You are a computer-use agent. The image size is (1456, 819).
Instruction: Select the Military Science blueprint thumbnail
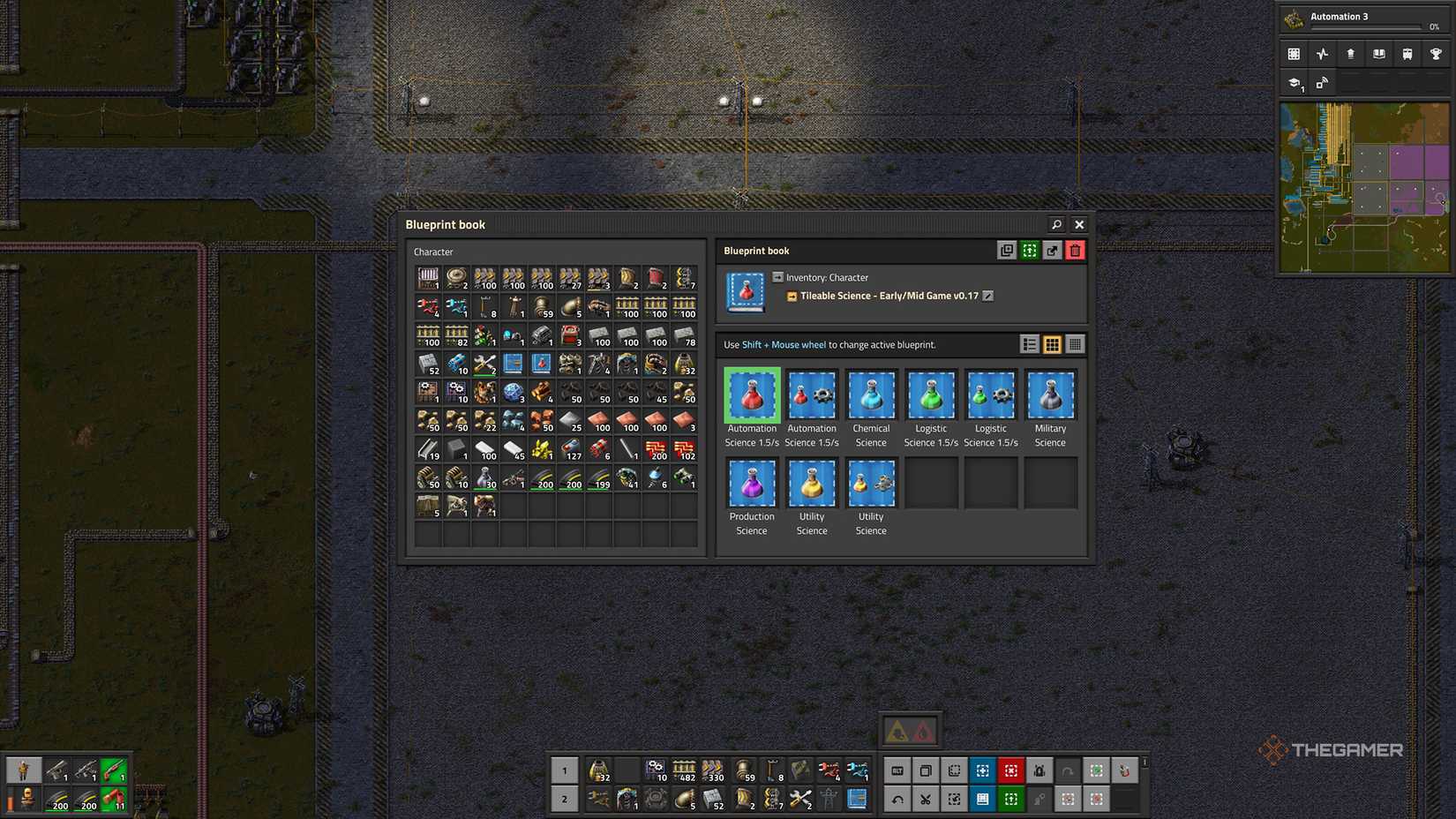point(1050,394)
